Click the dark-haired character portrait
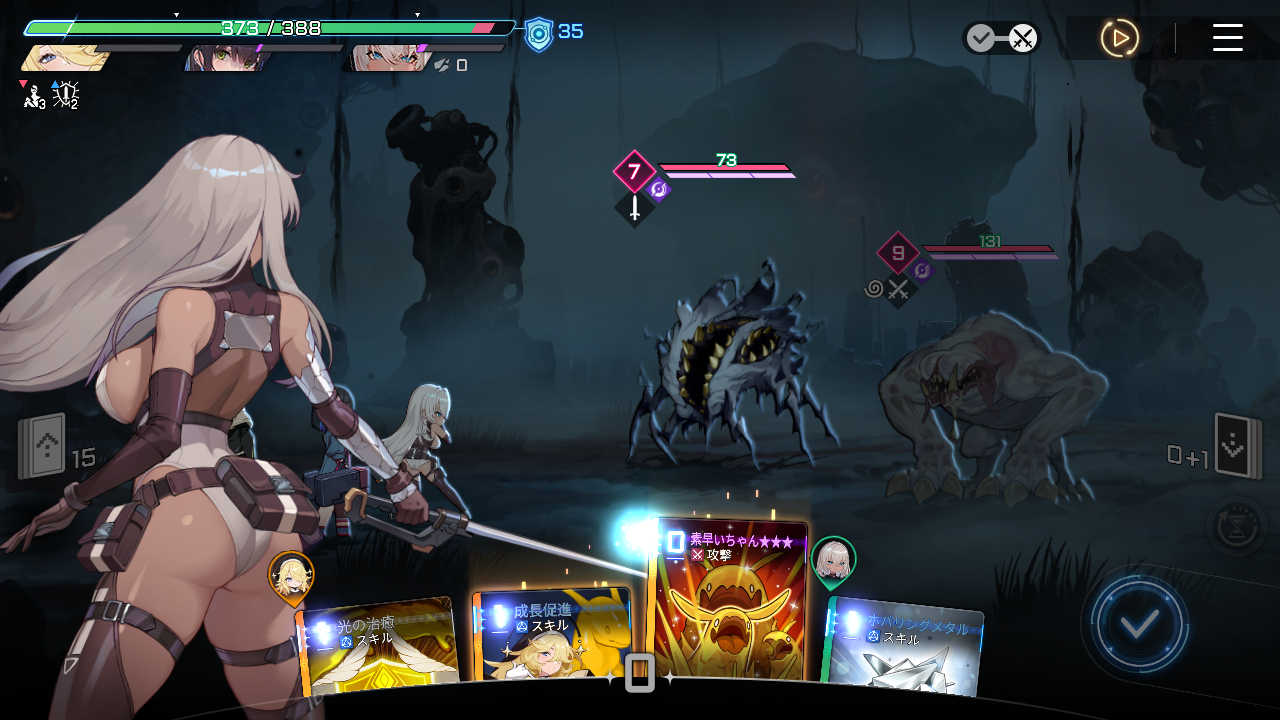1280x720 pixels. pos(222,57)
